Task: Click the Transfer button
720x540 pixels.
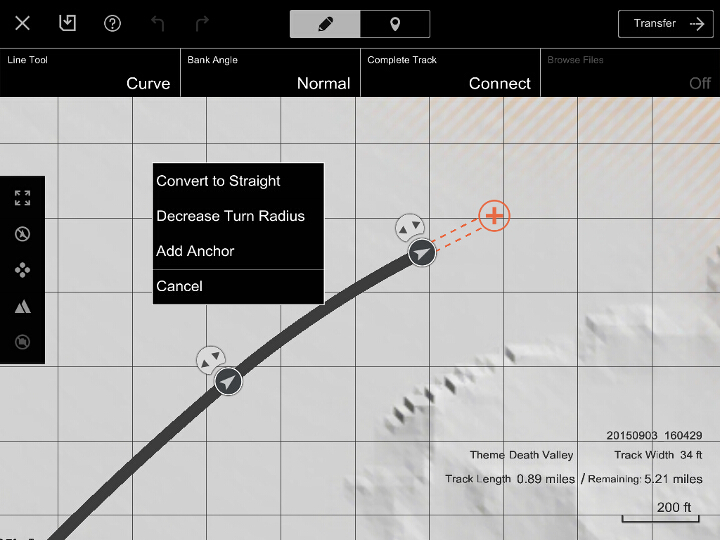Action: tap(666, 24)
